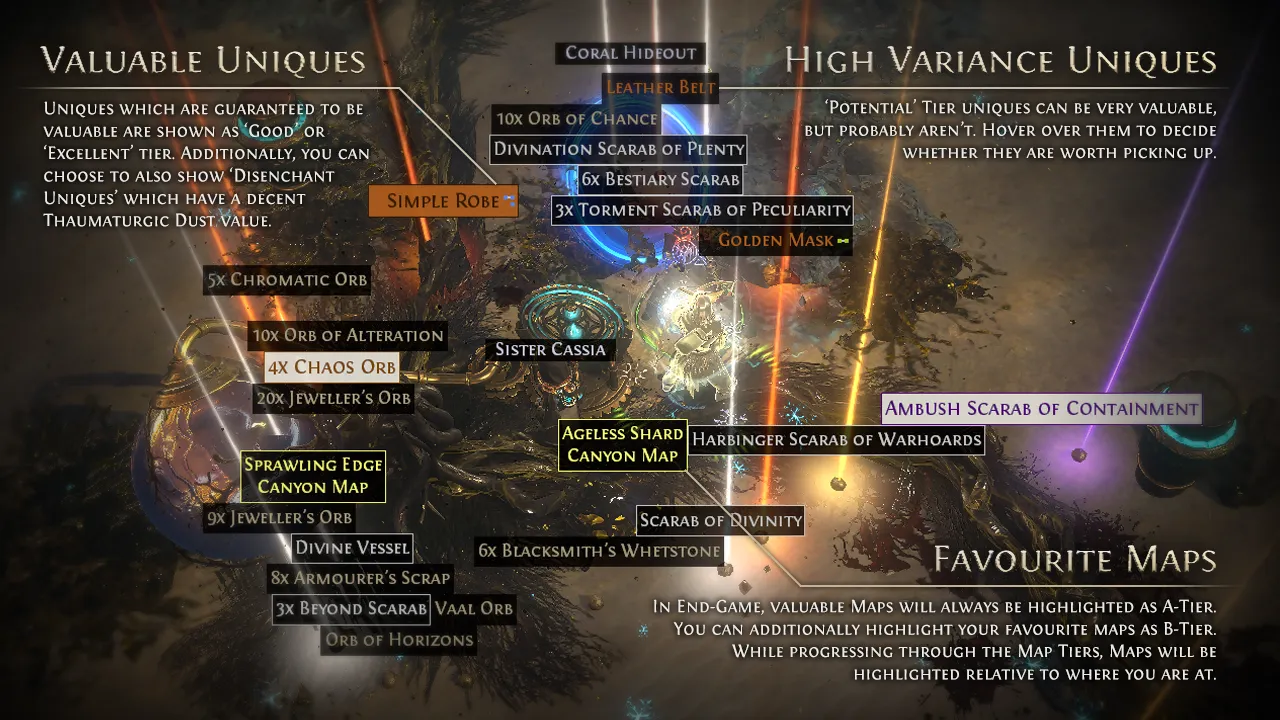Grab the 10x Orb of Chance label
The image size is (1280, 720).
577,119
